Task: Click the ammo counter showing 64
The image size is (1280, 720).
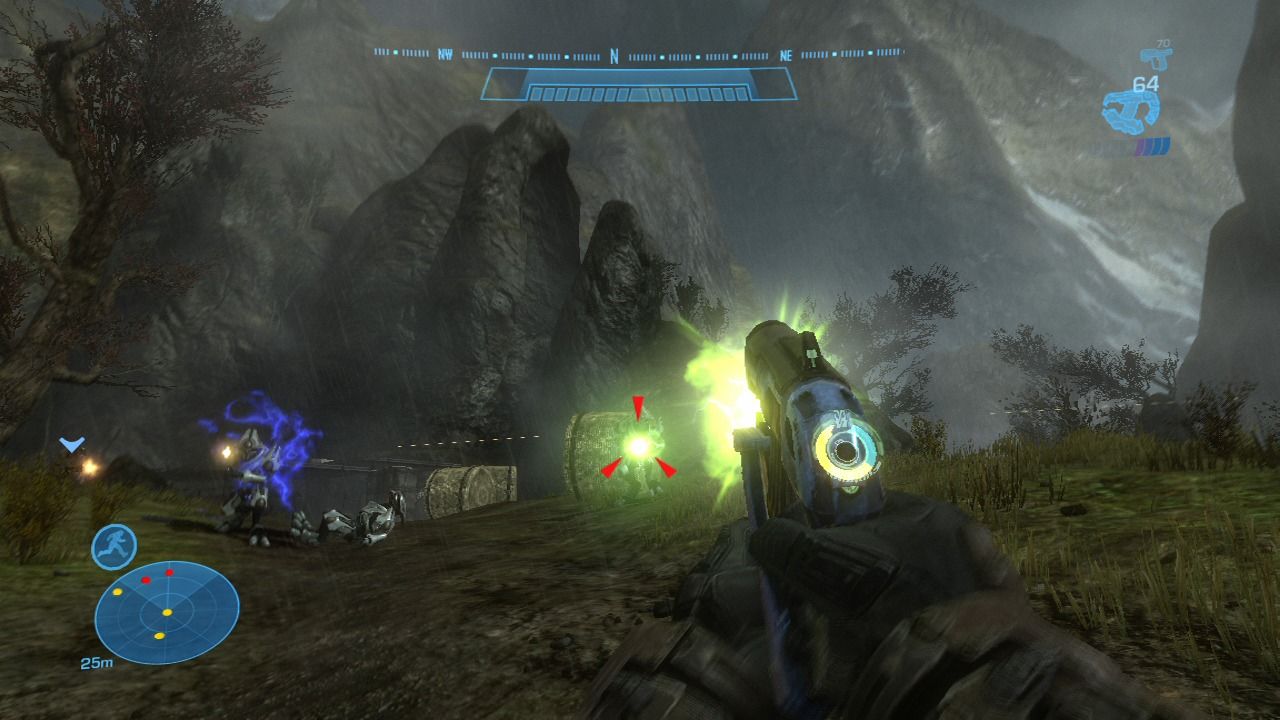Action: coord(1145,83)
